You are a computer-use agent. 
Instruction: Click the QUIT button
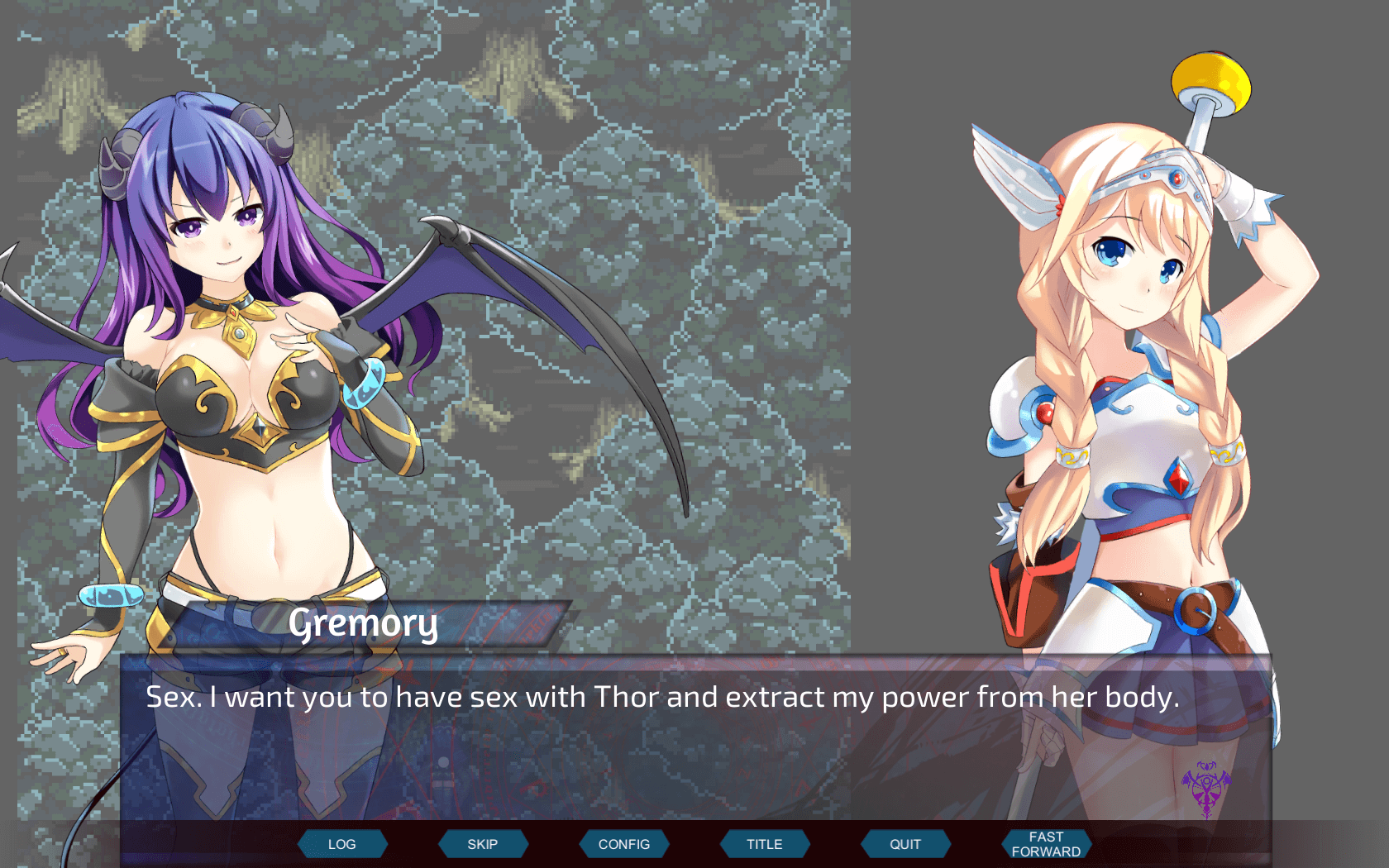(905, 844)
